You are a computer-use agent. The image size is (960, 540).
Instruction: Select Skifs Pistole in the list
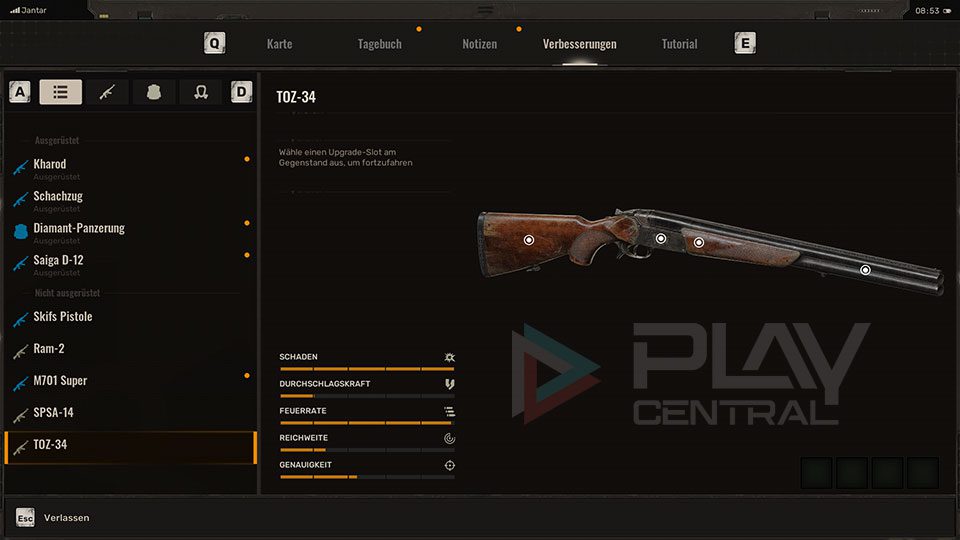click(62, 317)
